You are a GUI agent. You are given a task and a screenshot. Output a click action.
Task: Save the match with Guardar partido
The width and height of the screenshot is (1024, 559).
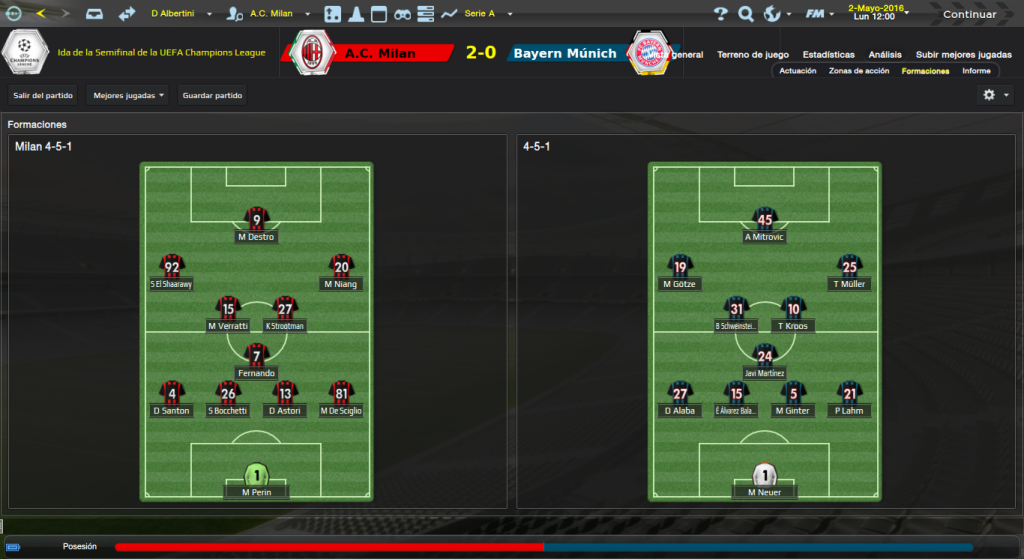tap(211, 96)
